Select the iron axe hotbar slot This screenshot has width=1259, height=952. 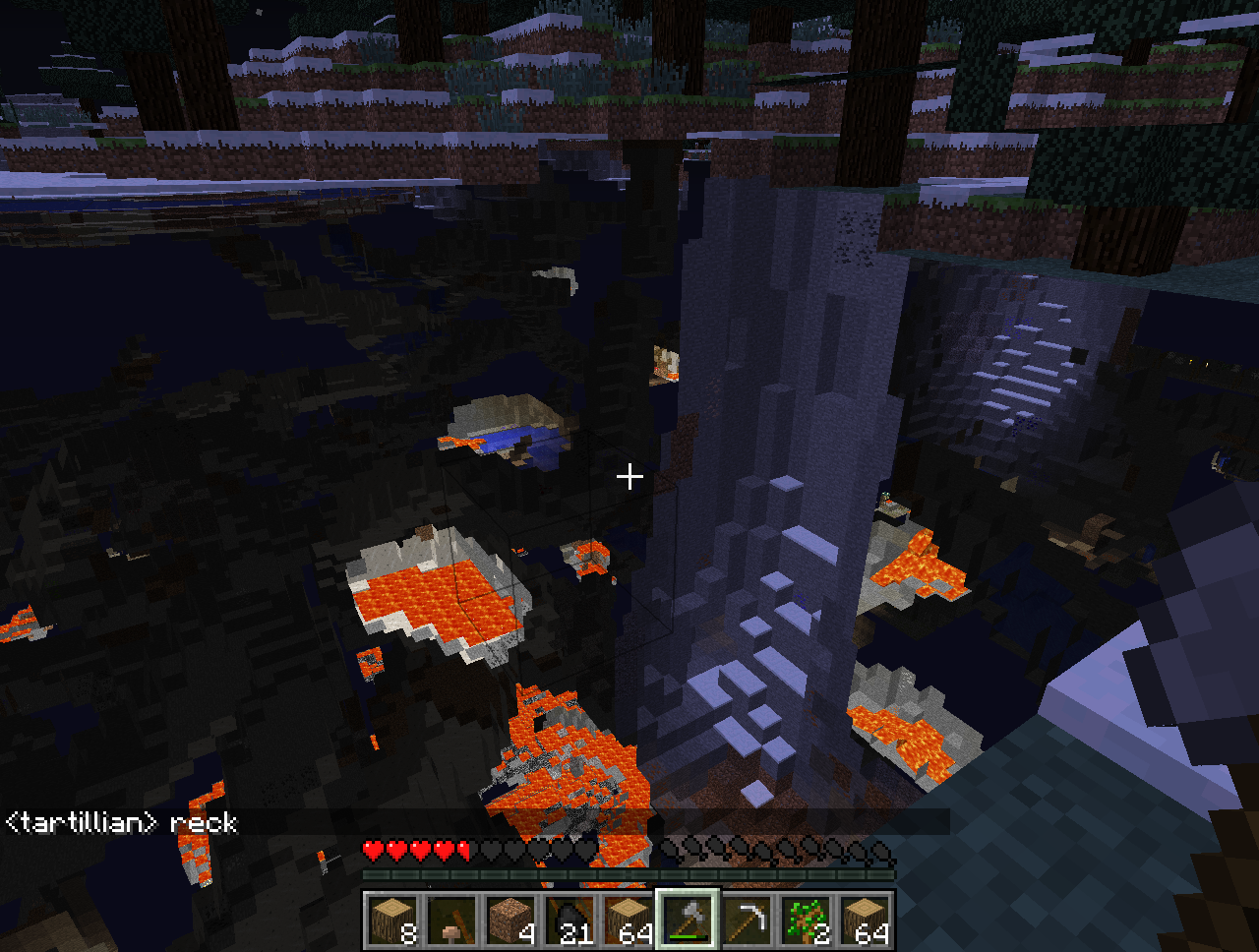[x=689, y=922]
